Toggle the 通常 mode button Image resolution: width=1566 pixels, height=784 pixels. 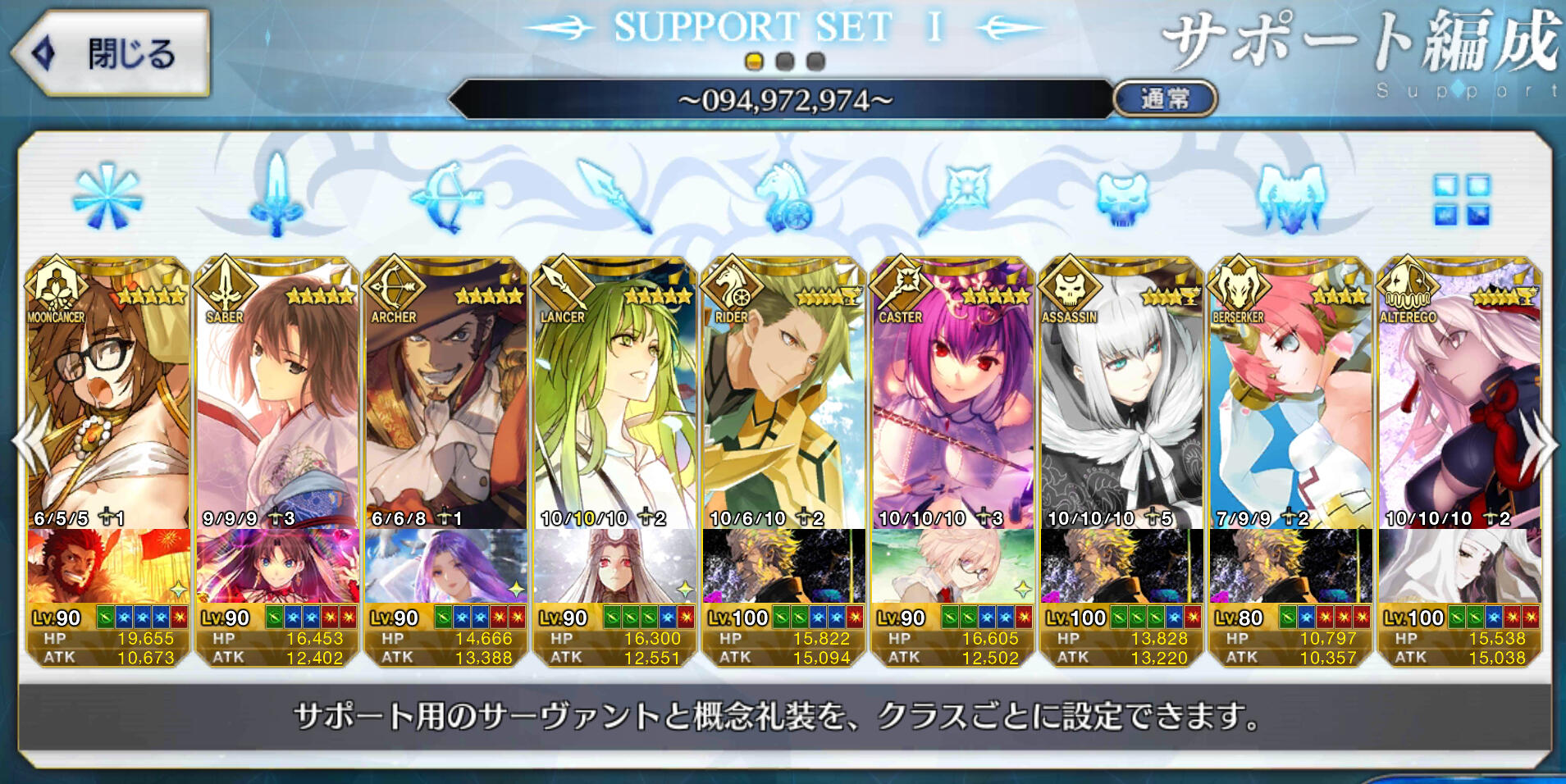coord(1164,99)
